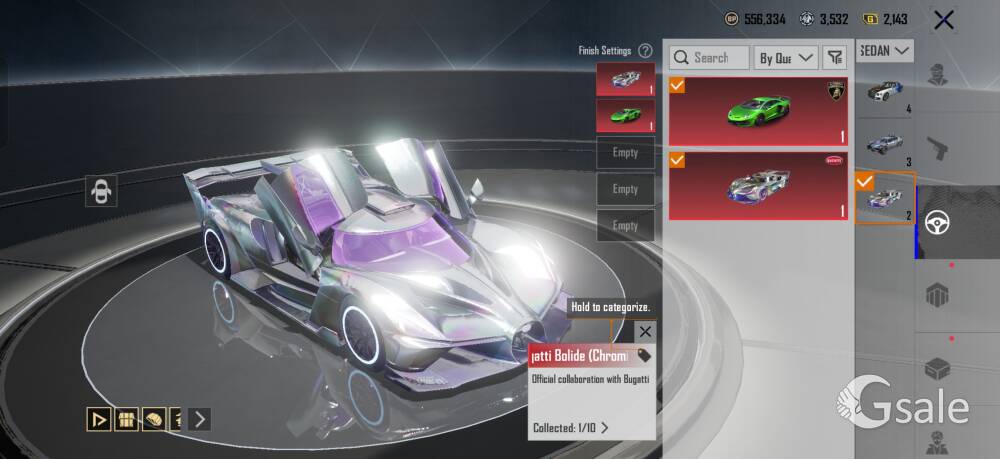Image resolution: width=1000 pixels, height=459 pixels.
Task: Tap the tag icon to categorize item
Action: click(x=644, y=355)
